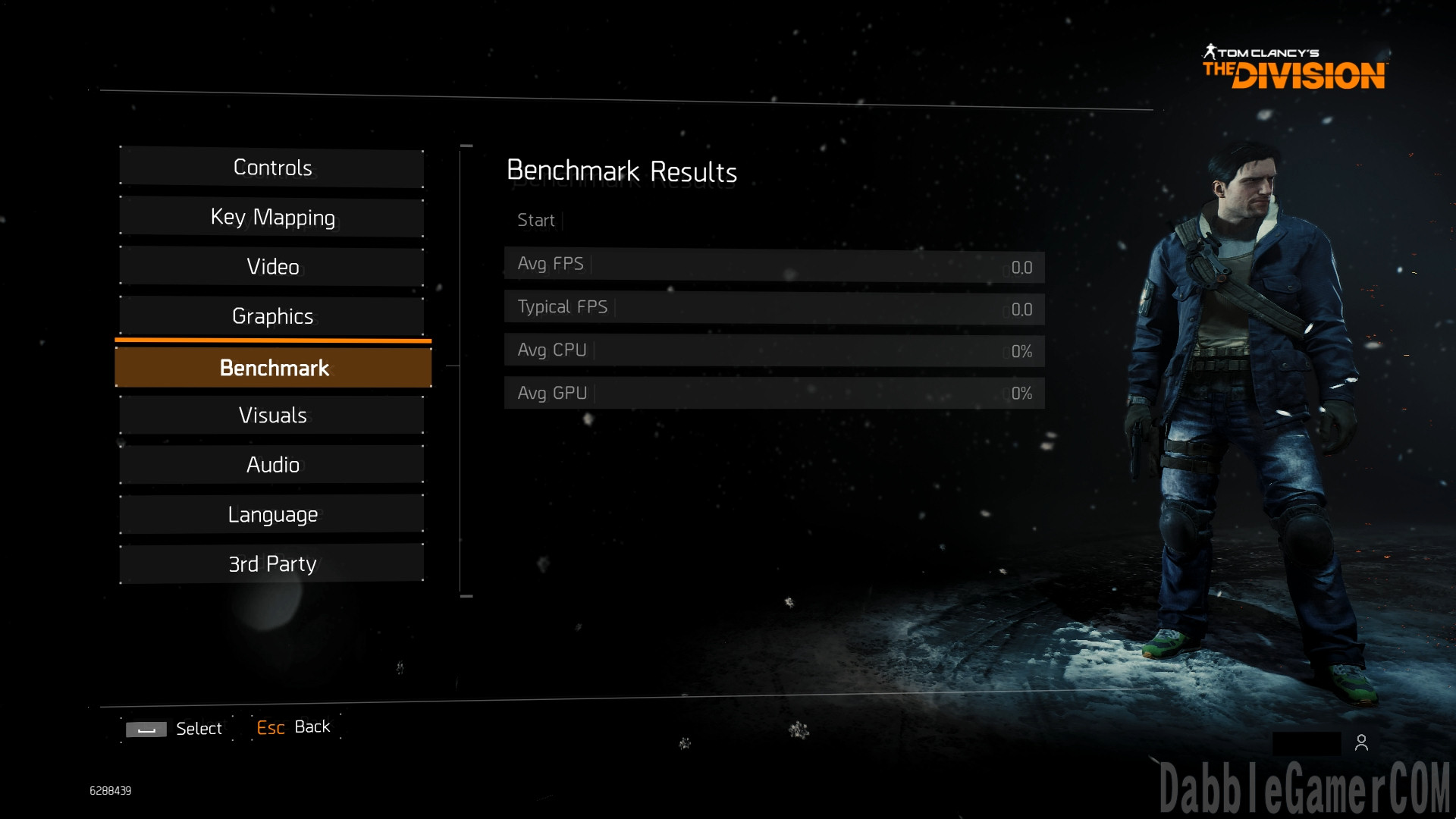Go to the Video settings
This screenshot has height=819, width=1456.
(x=272, y=267)
